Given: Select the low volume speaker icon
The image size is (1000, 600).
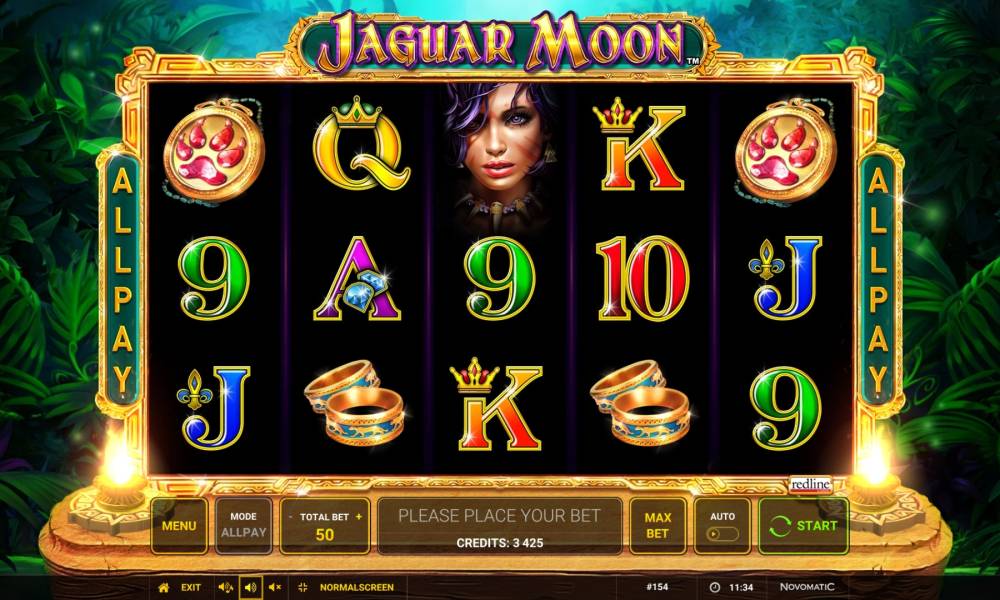Looking at the screenshot, I should [x=224, y=587].
